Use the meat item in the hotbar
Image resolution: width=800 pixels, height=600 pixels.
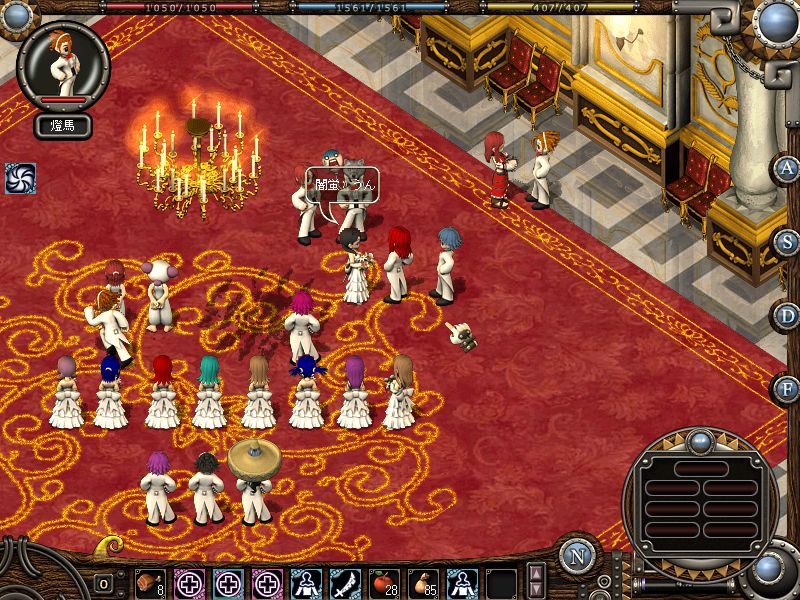[x=149, y=583]
